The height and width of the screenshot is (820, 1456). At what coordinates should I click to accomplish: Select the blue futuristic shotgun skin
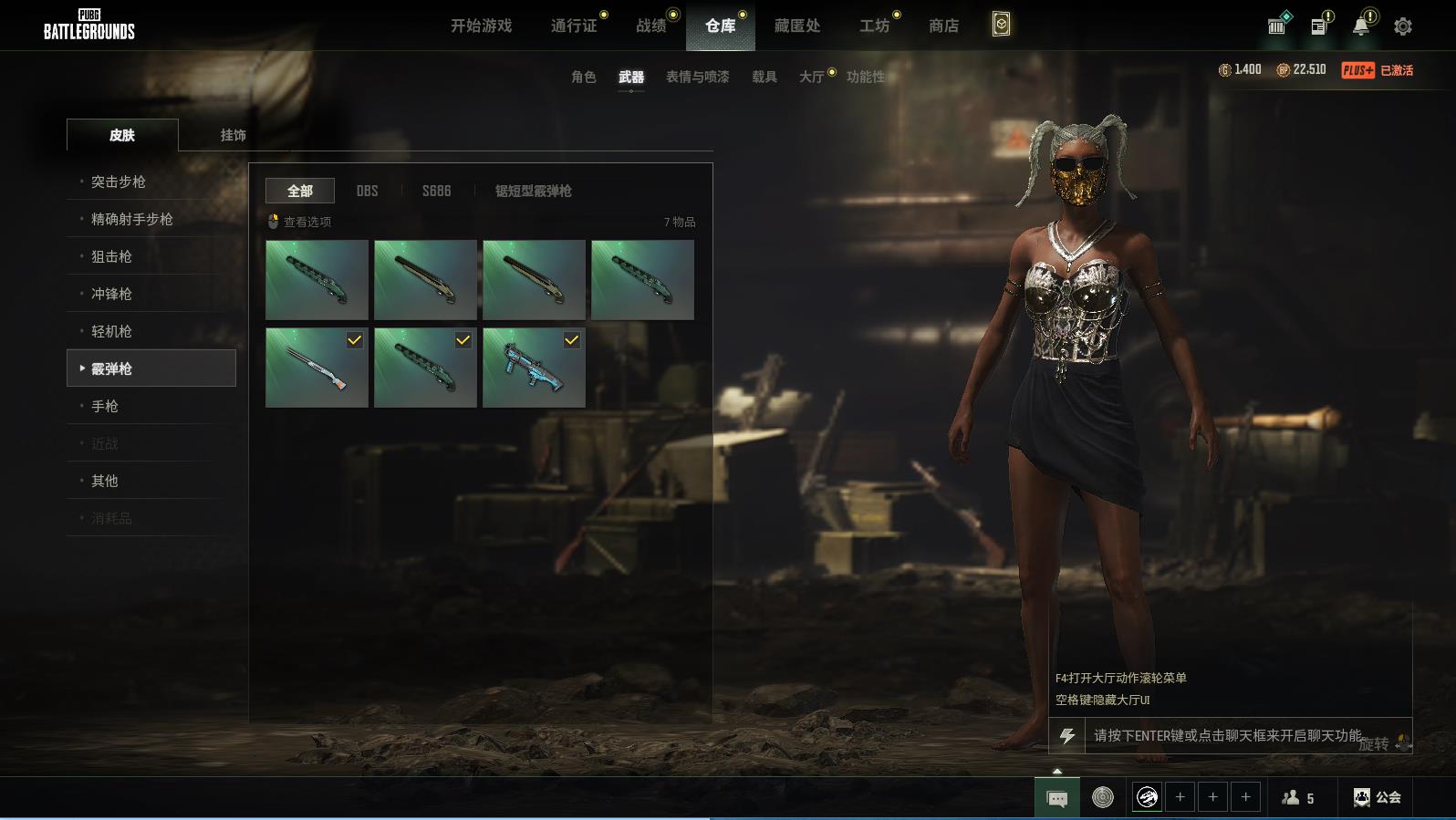[x=534, y=368]
